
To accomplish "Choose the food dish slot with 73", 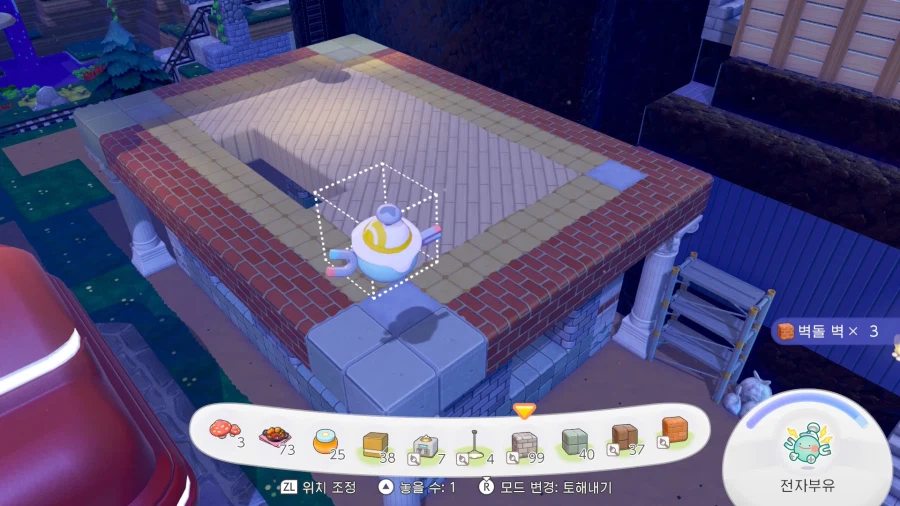I will click(274, 436).
